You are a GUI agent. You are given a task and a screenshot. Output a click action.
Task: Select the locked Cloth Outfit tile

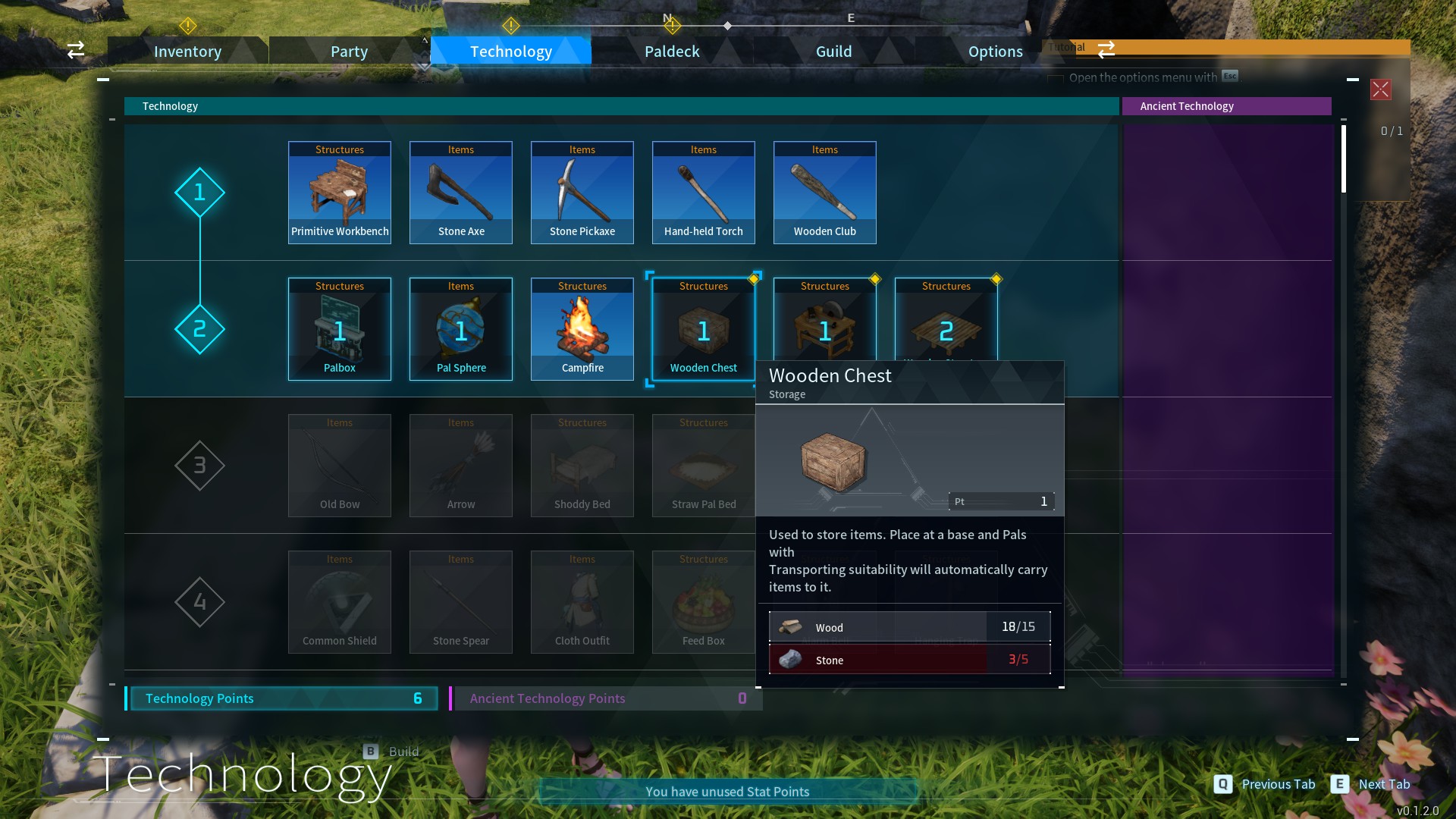[x=582, y=602]
